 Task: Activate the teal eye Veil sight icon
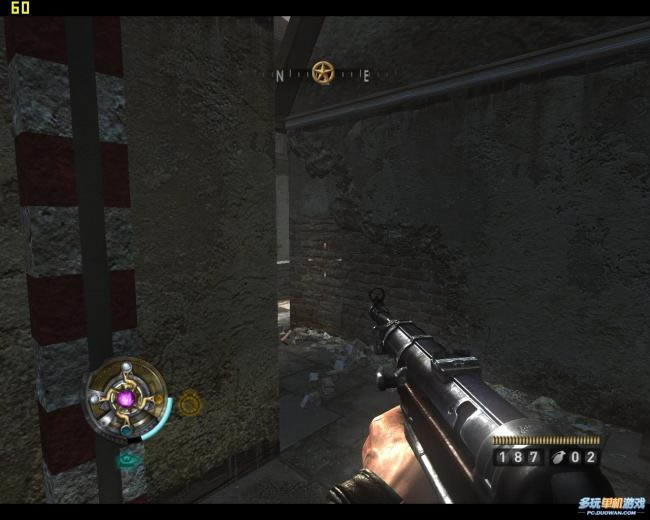(128, 460)
